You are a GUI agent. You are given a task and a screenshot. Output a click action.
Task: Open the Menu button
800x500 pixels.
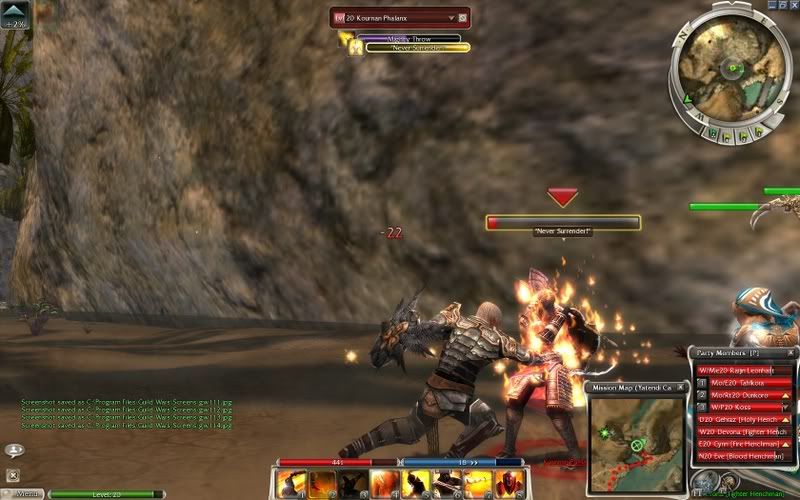tap(26, 493)
